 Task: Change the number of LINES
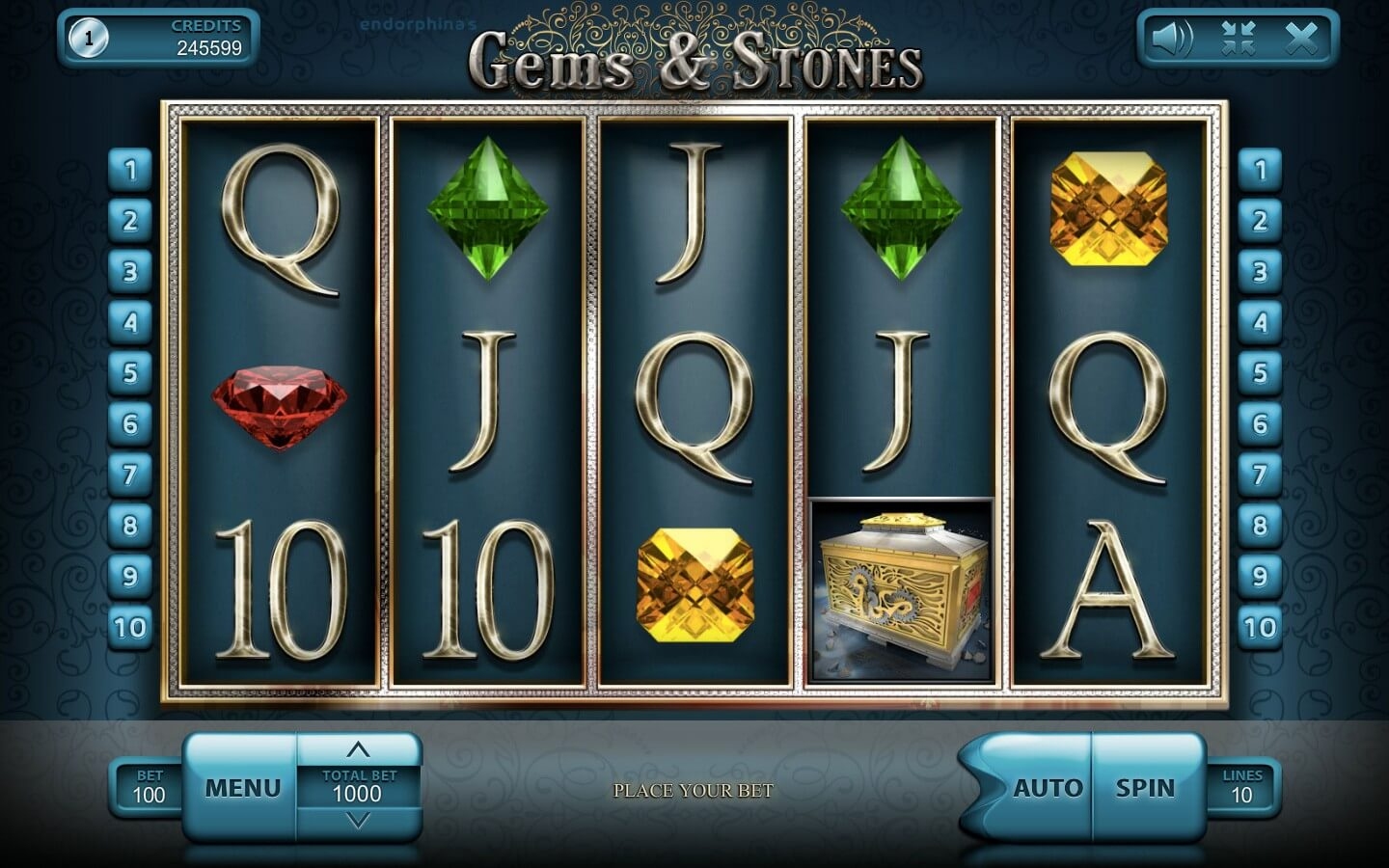pos(1241,787)
